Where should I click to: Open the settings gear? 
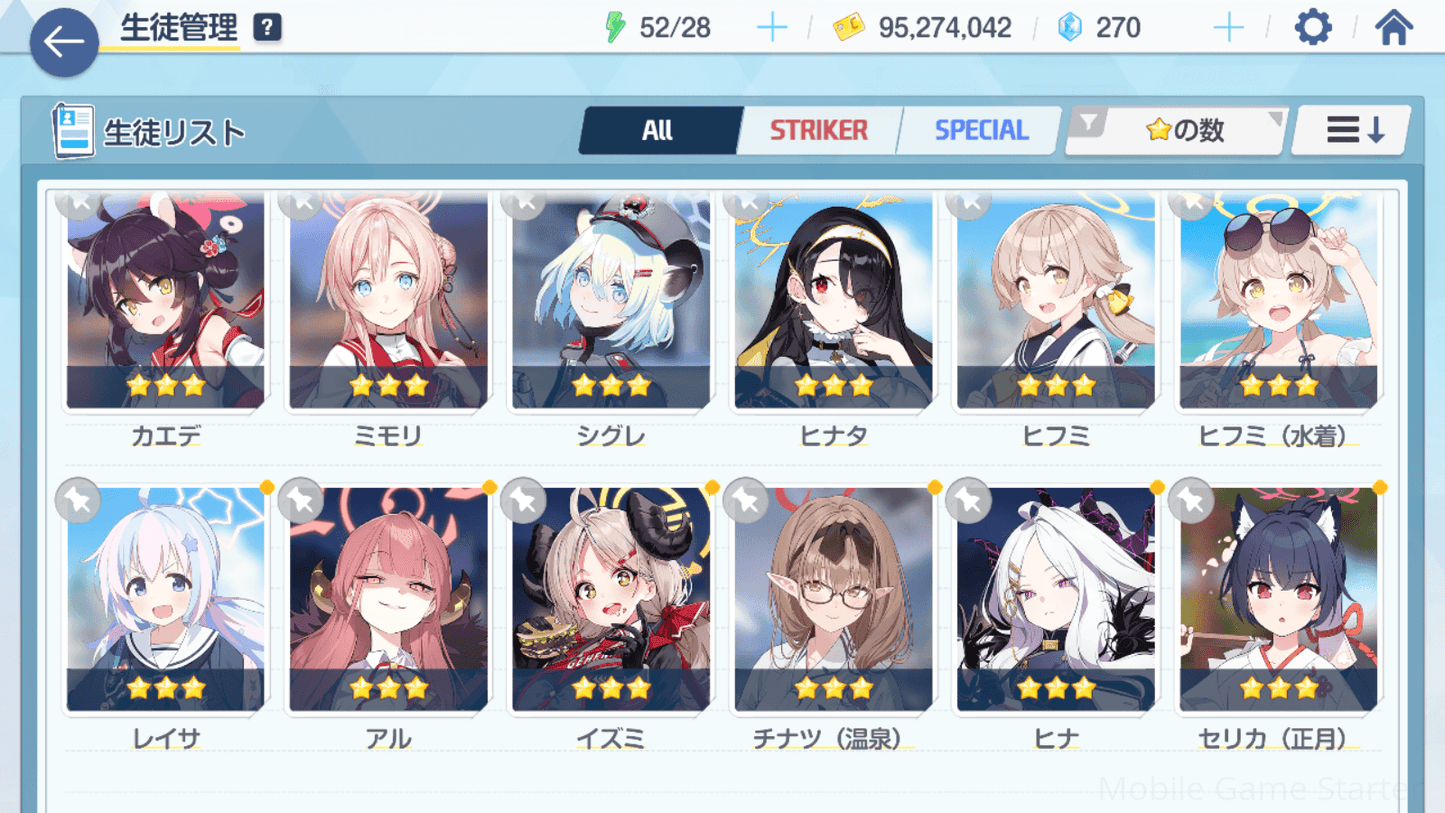click(1312, 28)
